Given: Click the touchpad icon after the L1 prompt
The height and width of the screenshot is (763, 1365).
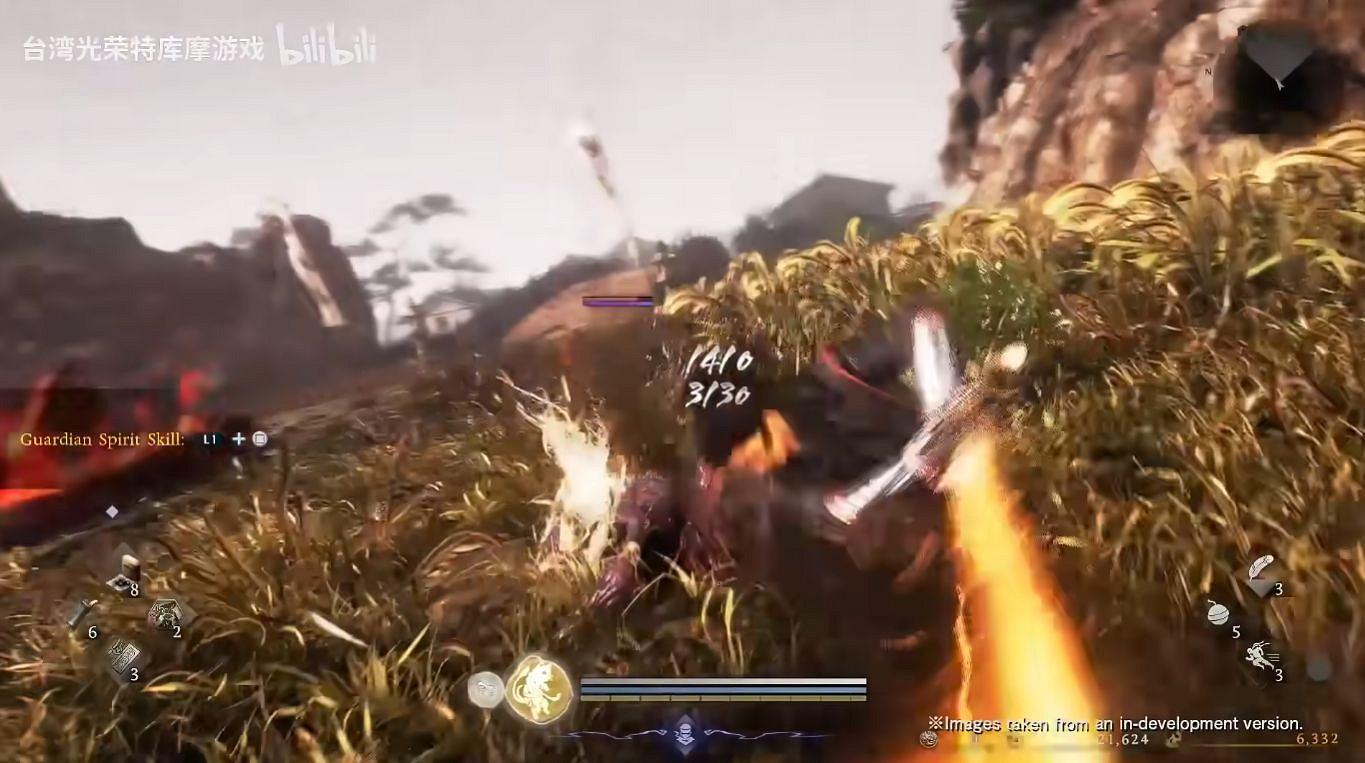Looking at the screenshot, I should coord(258,438).
